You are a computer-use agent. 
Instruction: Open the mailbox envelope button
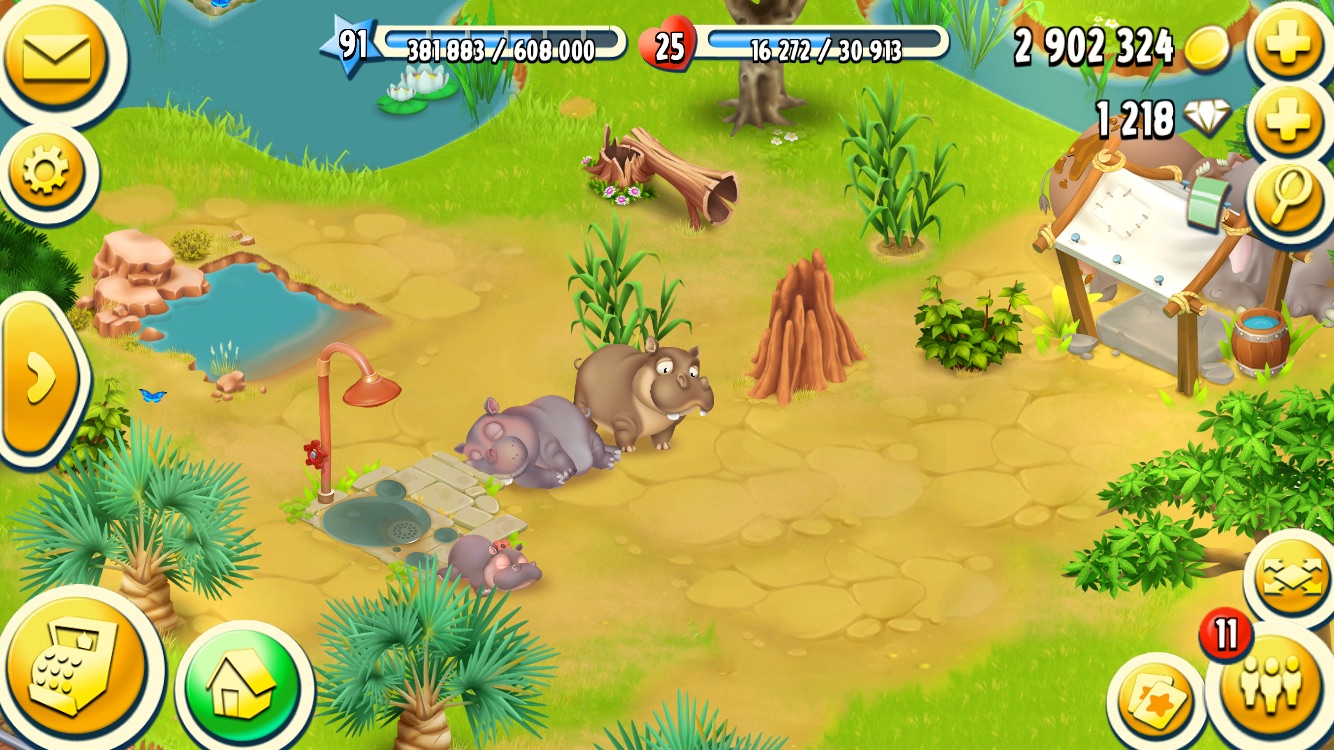[49, 56]
